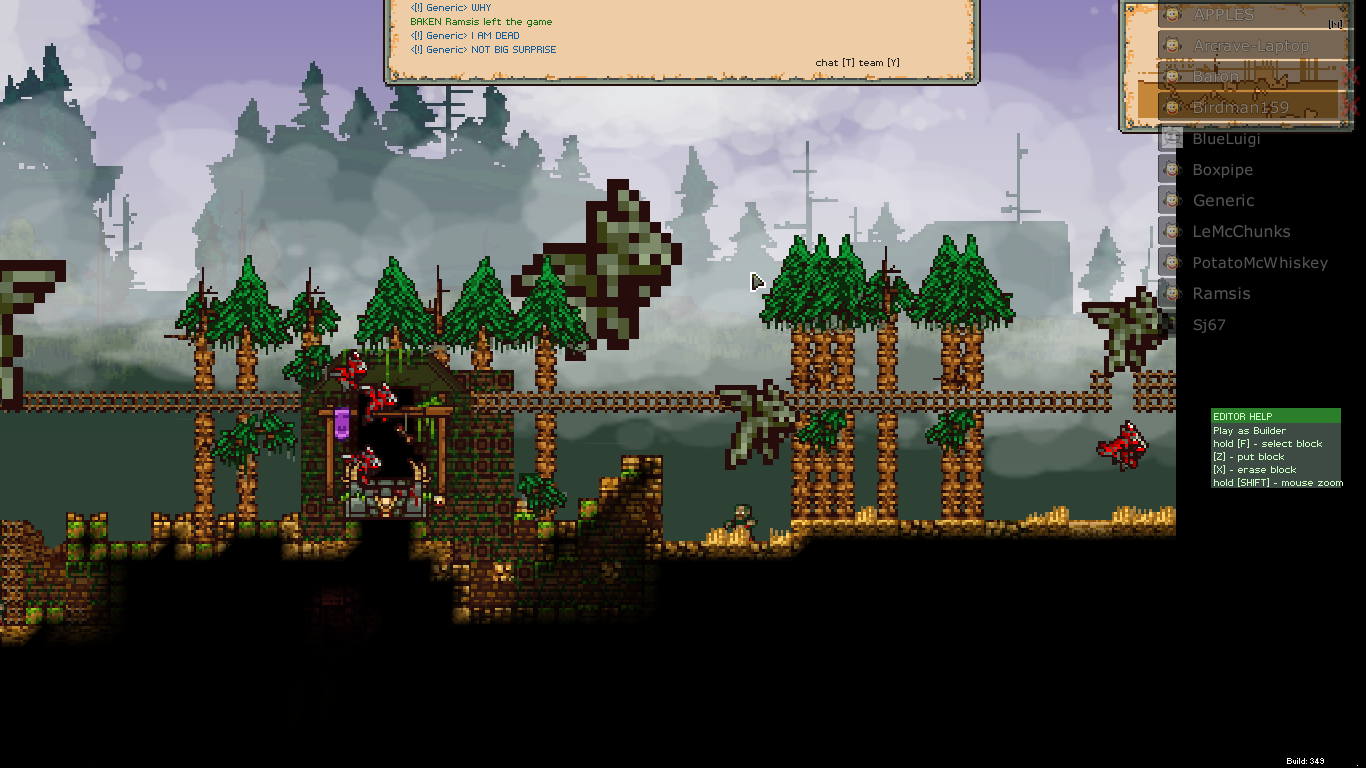Viewport: 1366px width, 768px height.
Task: Select Arcrave-Laptop in the player list
Action: 1250,46
